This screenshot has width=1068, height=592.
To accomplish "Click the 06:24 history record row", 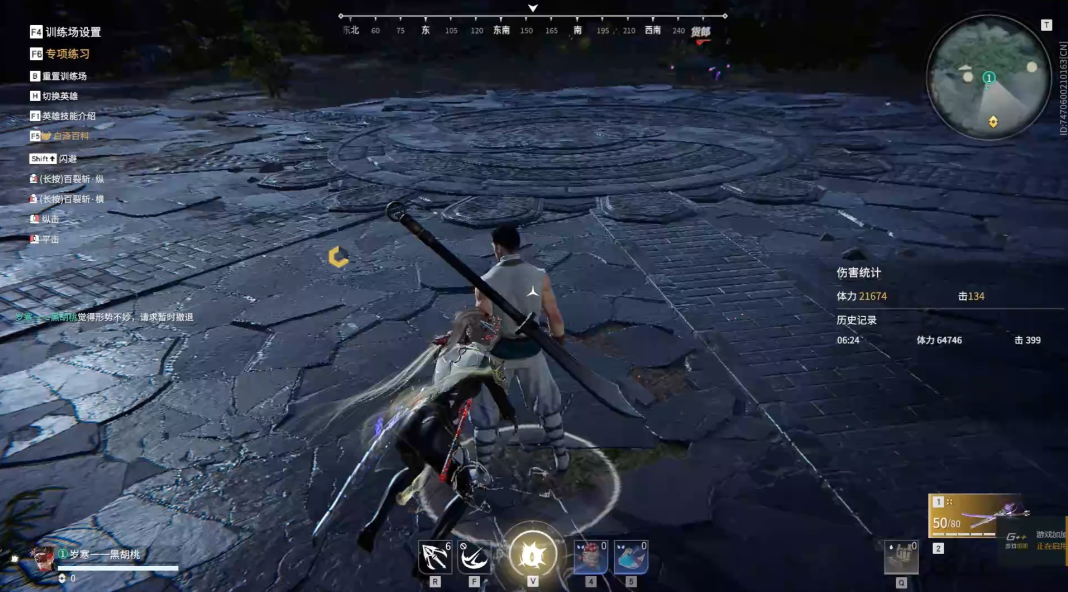I will click(x=940, y=340).
